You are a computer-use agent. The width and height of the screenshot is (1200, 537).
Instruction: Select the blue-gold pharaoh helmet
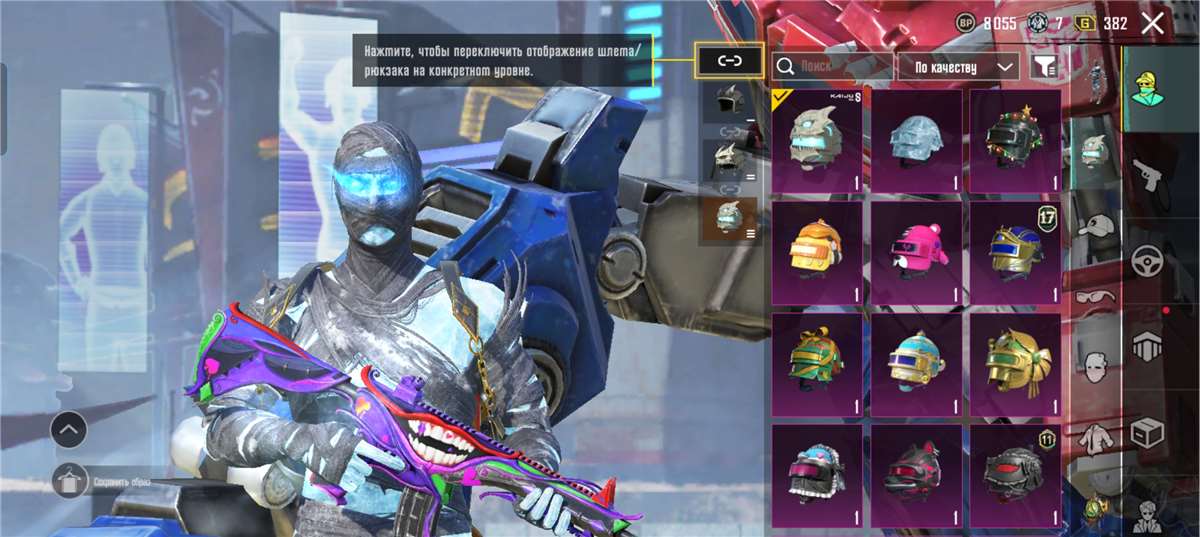point(1014,251)
